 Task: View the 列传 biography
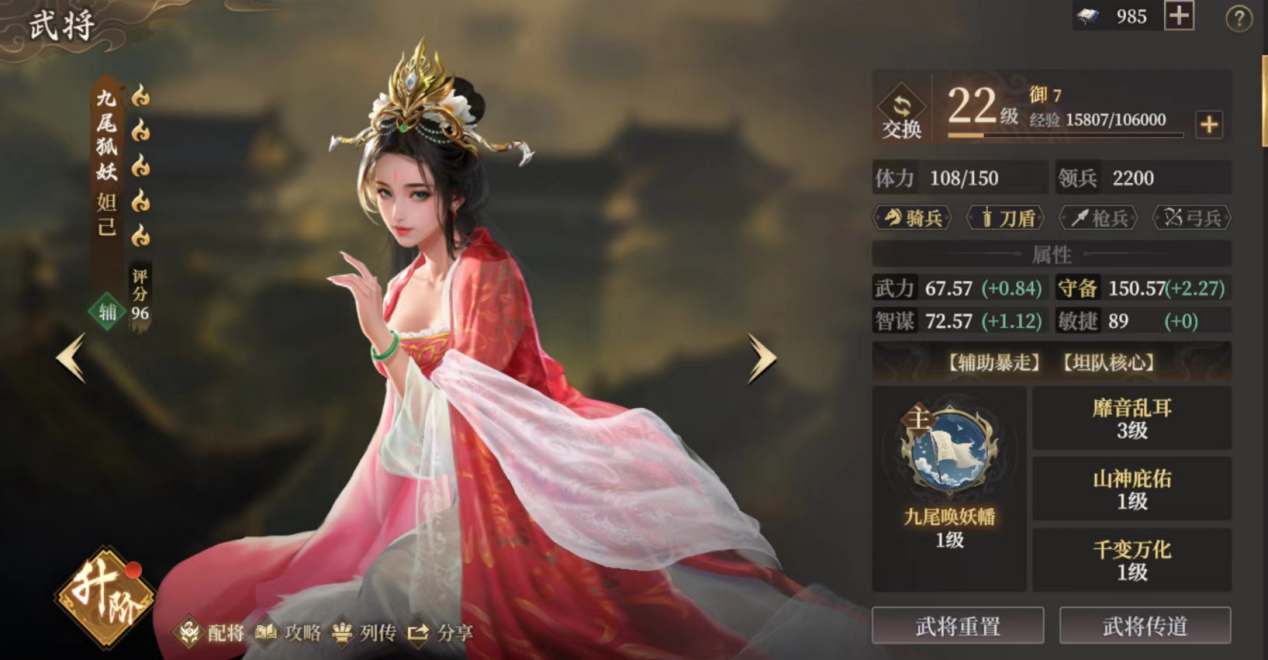point(365,632)
